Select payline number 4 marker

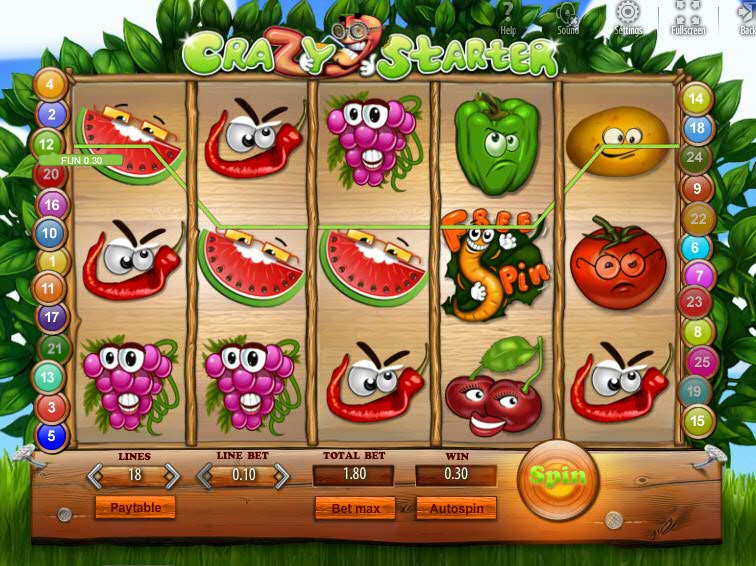pos(50,85)
